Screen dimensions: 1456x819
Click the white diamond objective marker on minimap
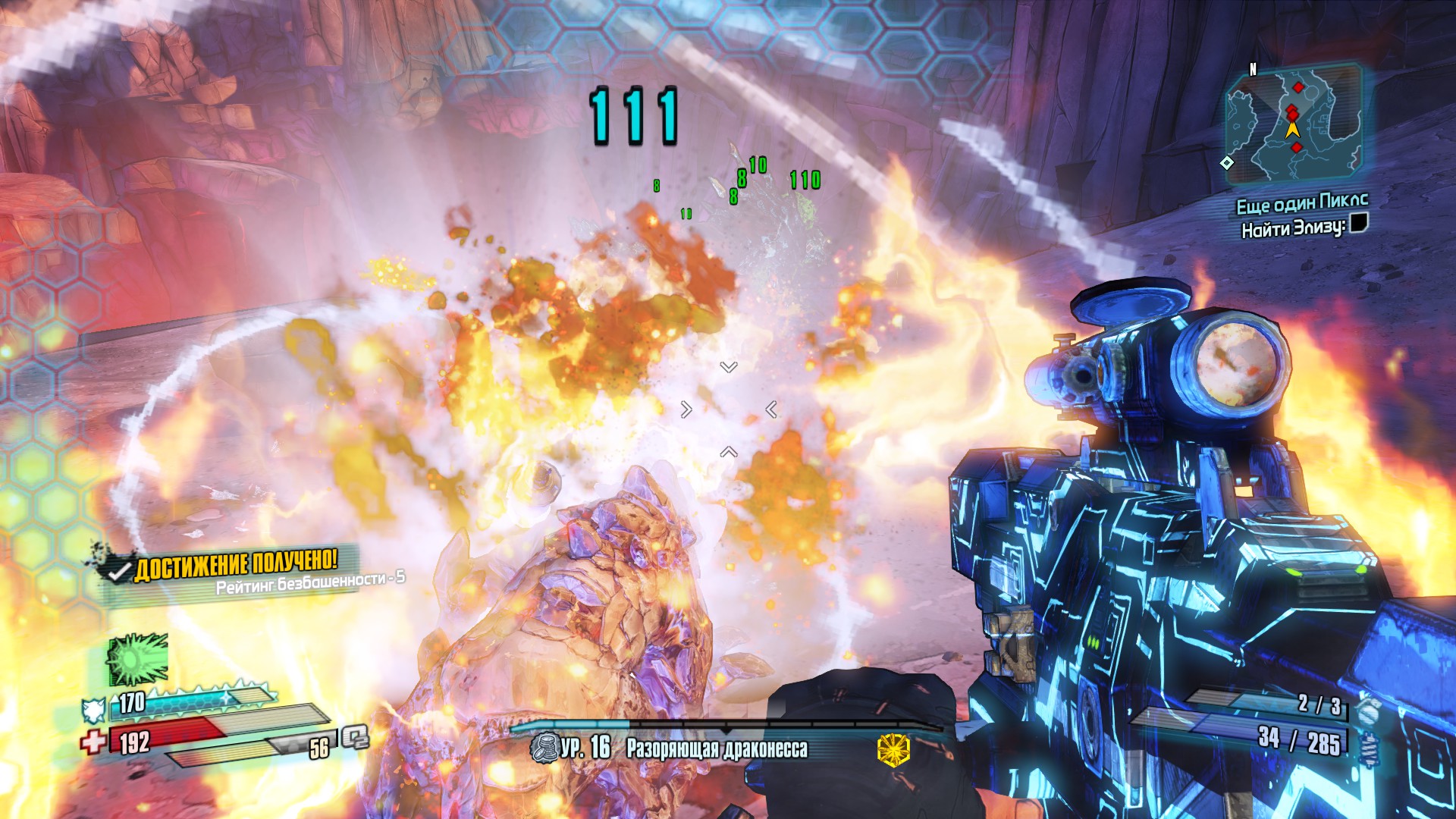1227,163
